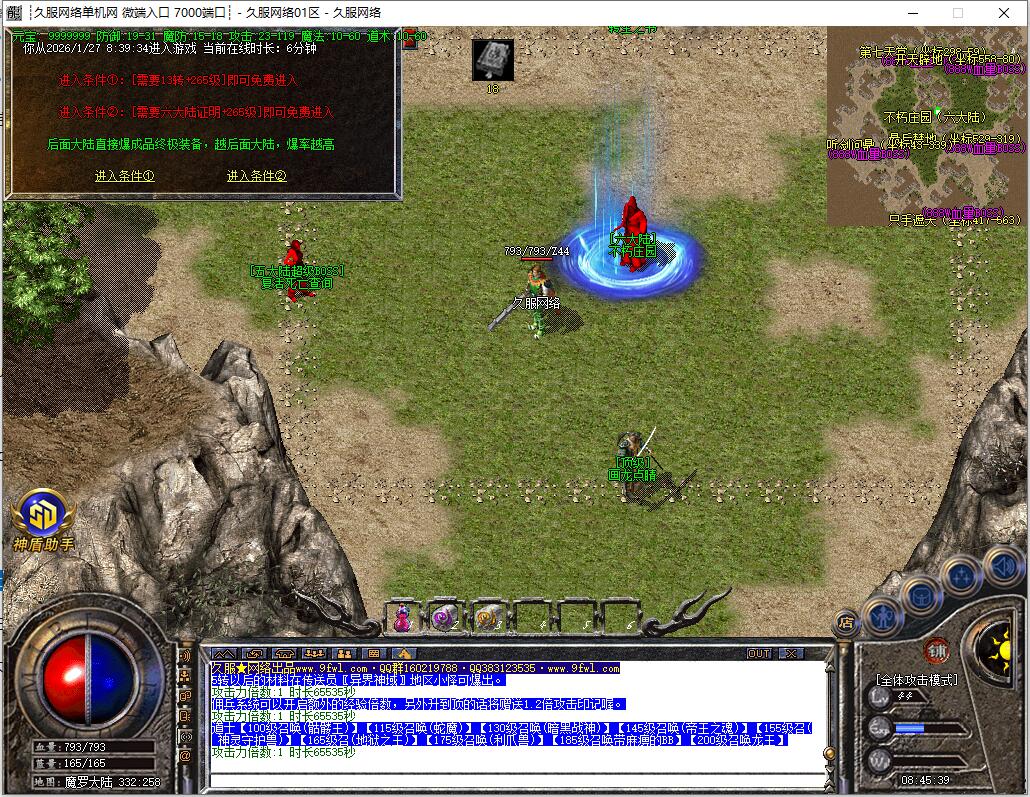
Task: Use the purple swirl scroll in belt
Action: 444,618
